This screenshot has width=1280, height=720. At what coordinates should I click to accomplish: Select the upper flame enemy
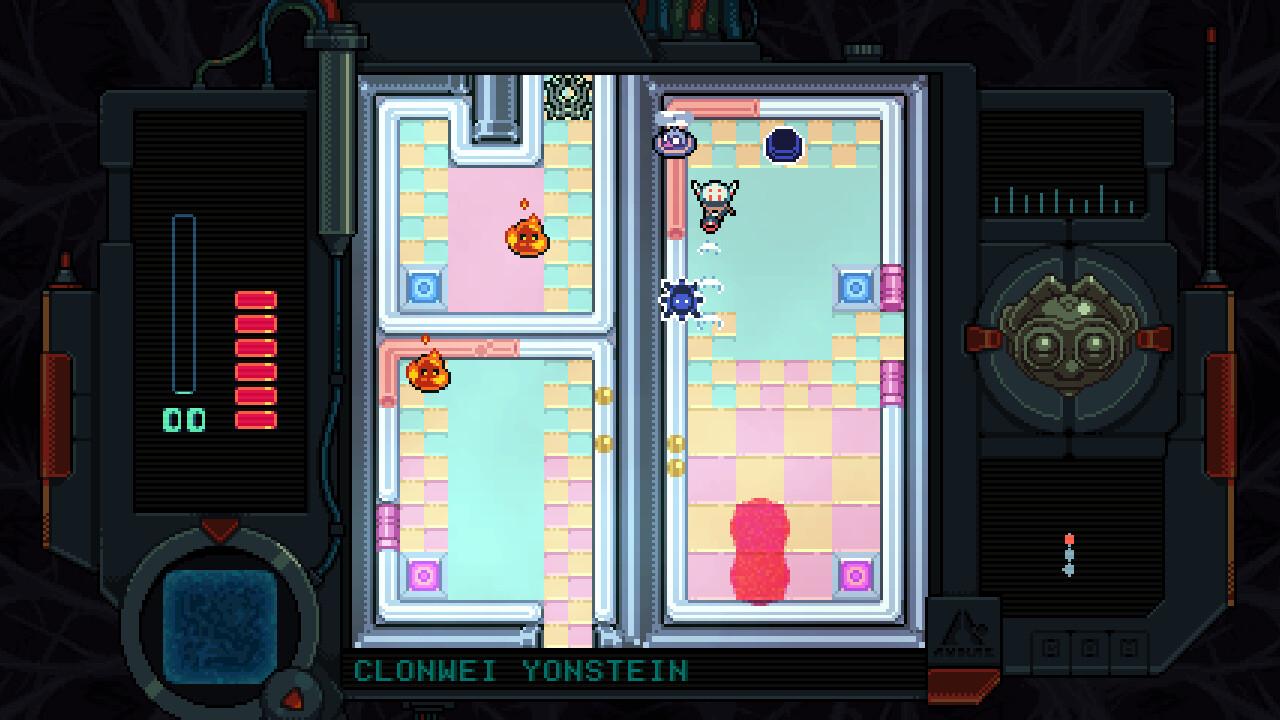pos(525,238)
